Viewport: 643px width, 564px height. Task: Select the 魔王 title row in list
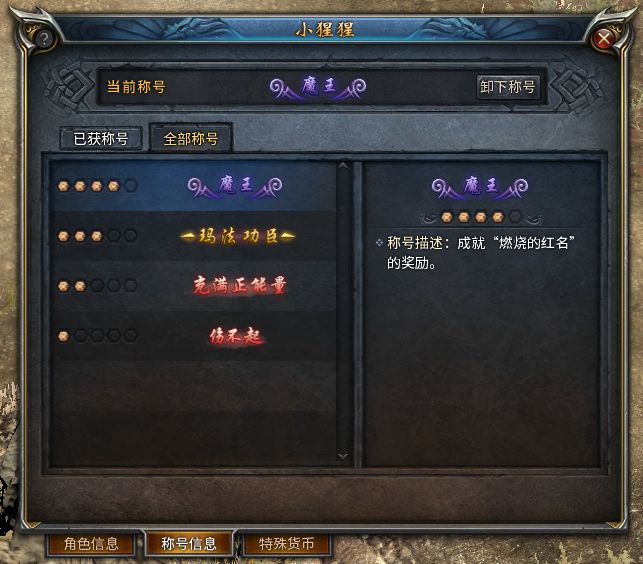(x=194, y=186)
